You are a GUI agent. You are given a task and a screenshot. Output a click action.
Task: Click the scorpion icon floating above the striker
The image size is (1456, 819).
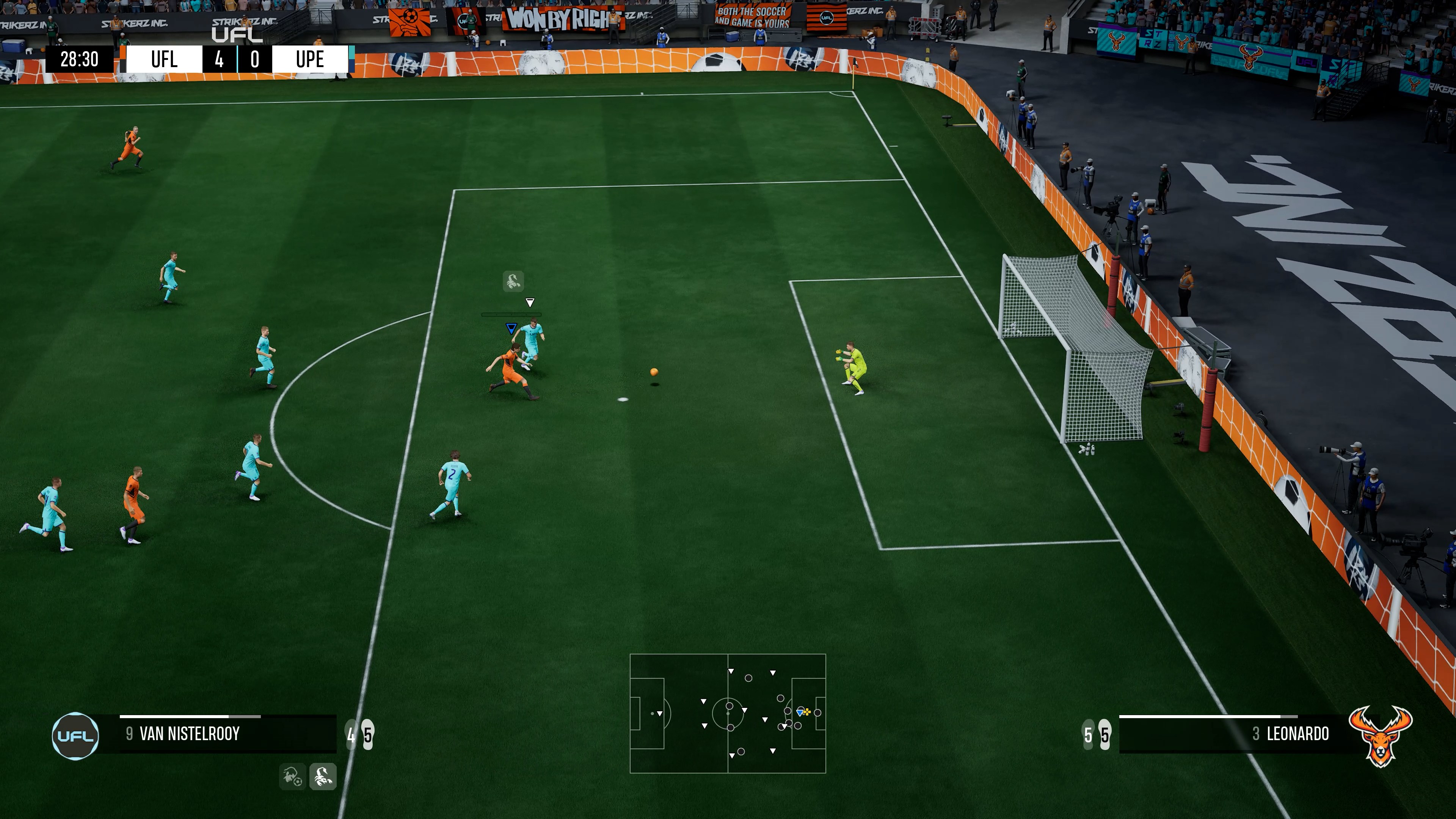click(x=513, y=281)
